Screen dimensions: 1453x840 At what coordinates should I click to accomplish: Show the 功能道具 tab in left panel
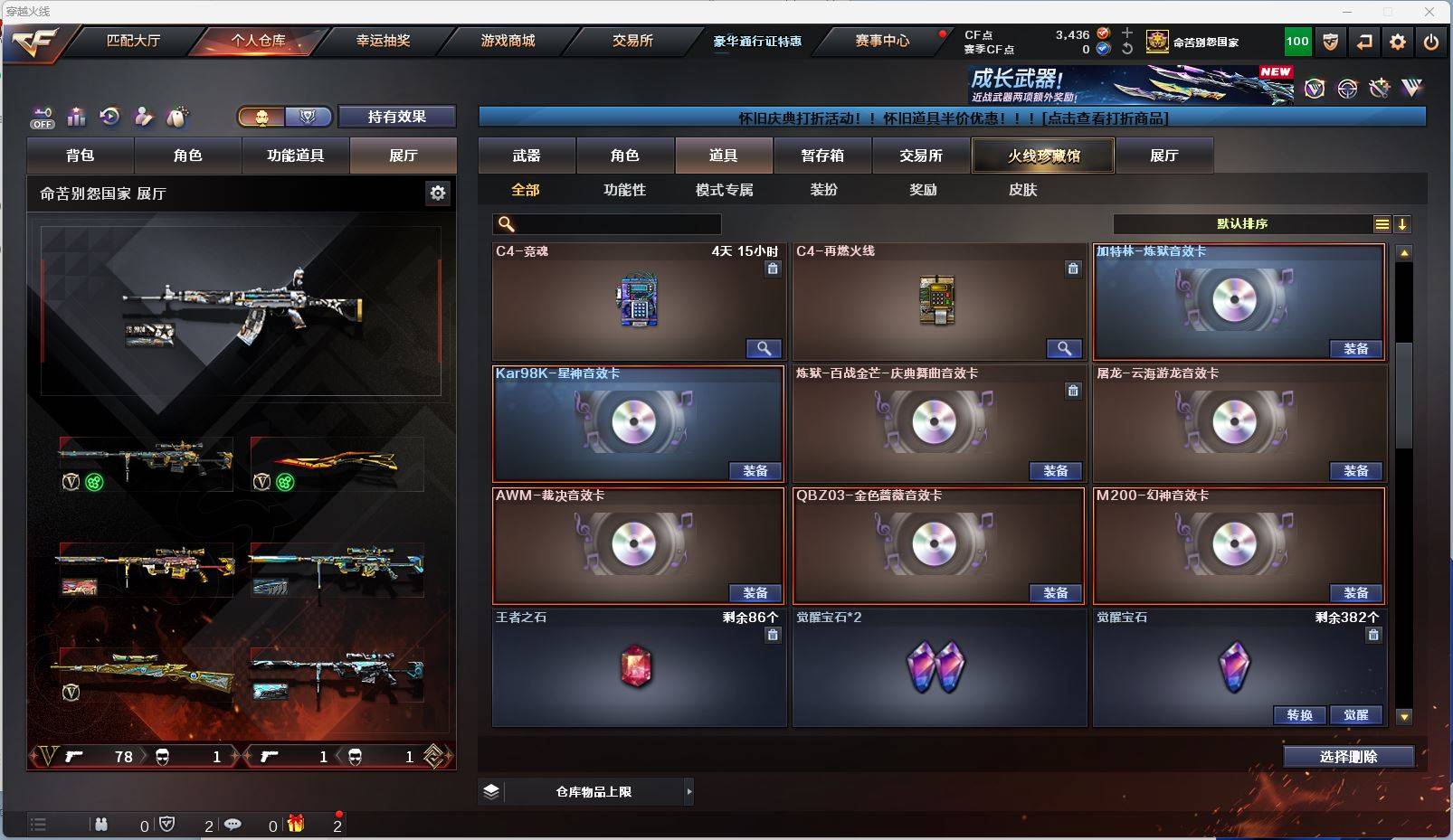(295, 156)
